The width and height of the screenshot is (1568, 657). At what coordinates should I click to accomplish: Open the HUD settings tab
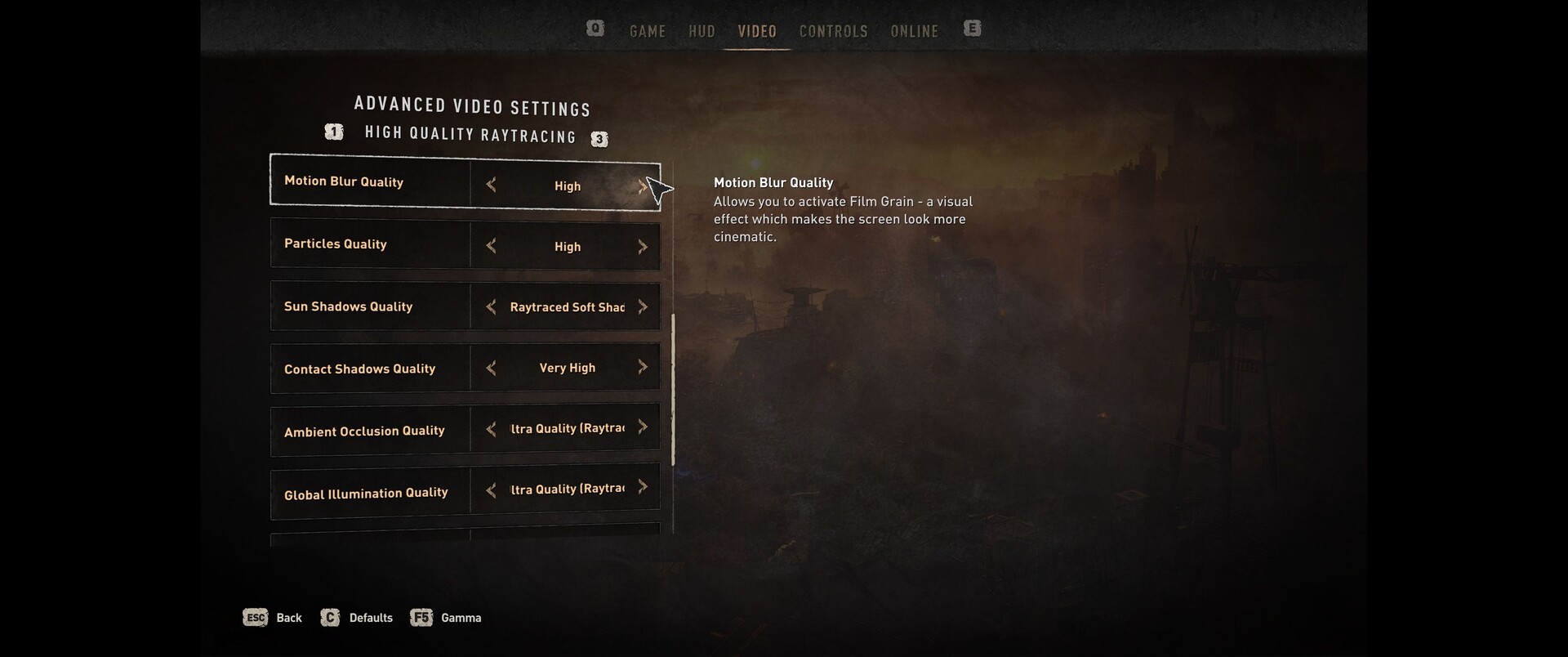(702, 31)
